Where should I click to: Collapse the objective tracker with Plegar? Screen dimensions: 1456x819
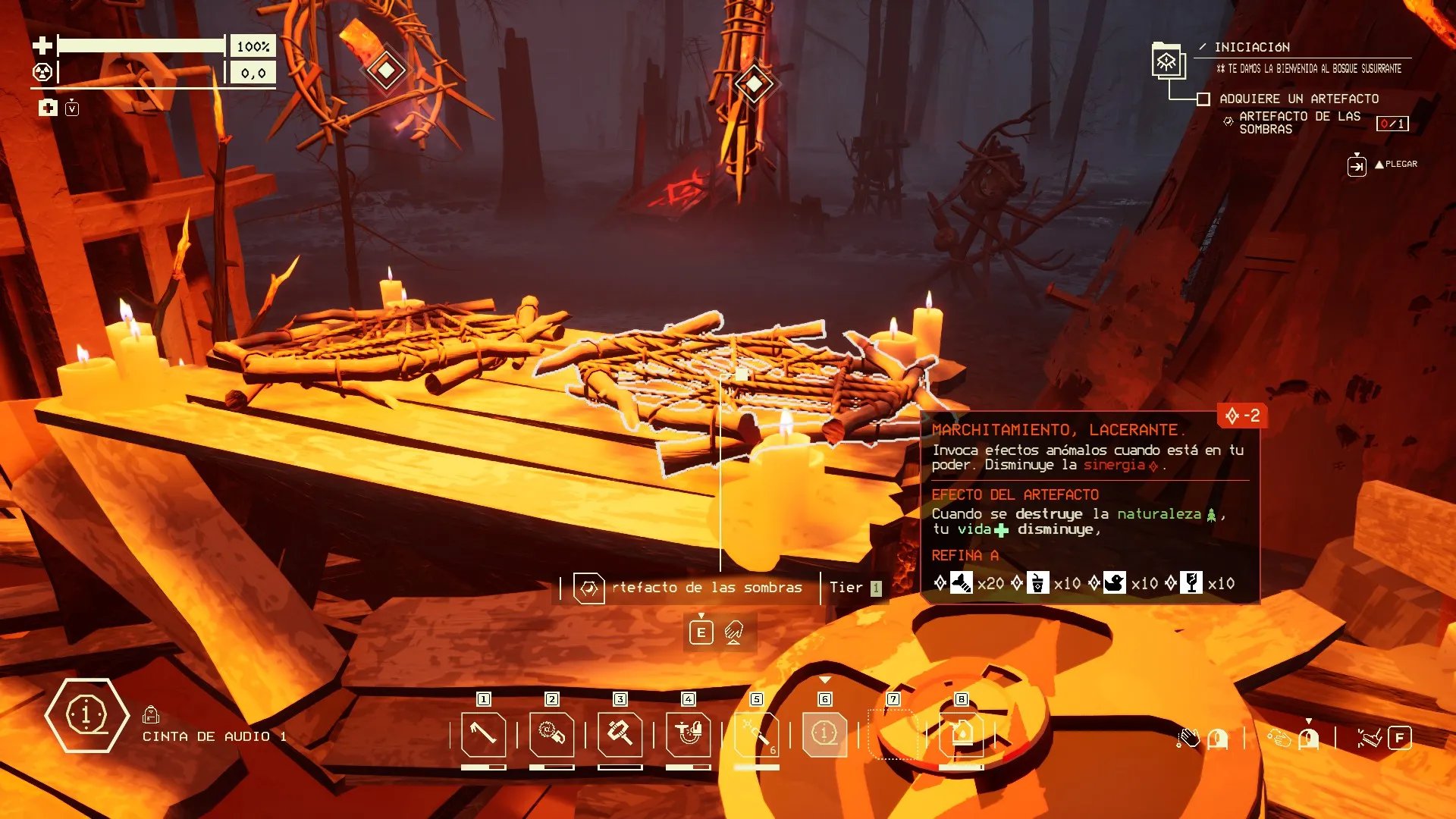1357,165
